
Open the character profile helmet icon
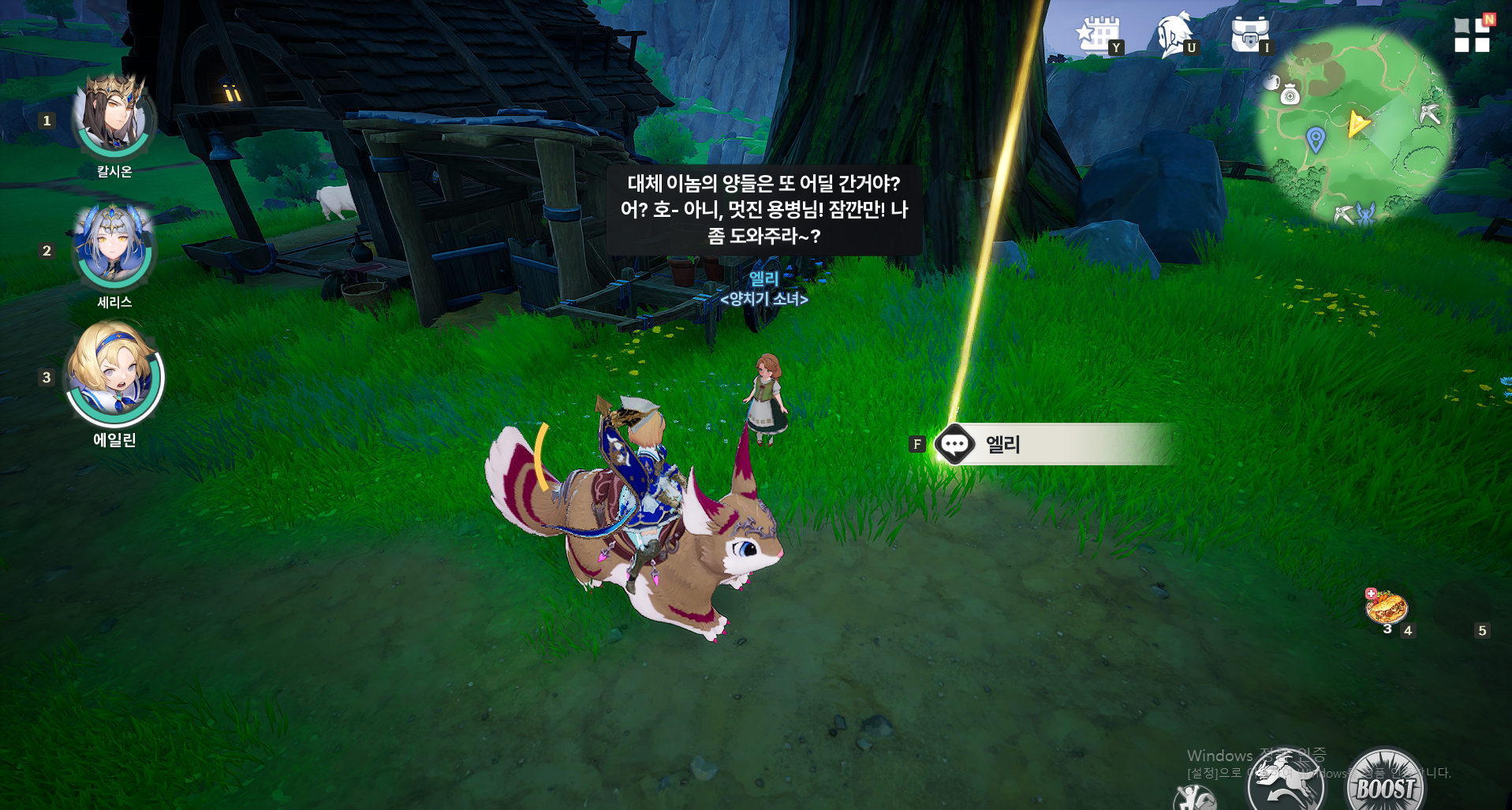[1175, 35]
